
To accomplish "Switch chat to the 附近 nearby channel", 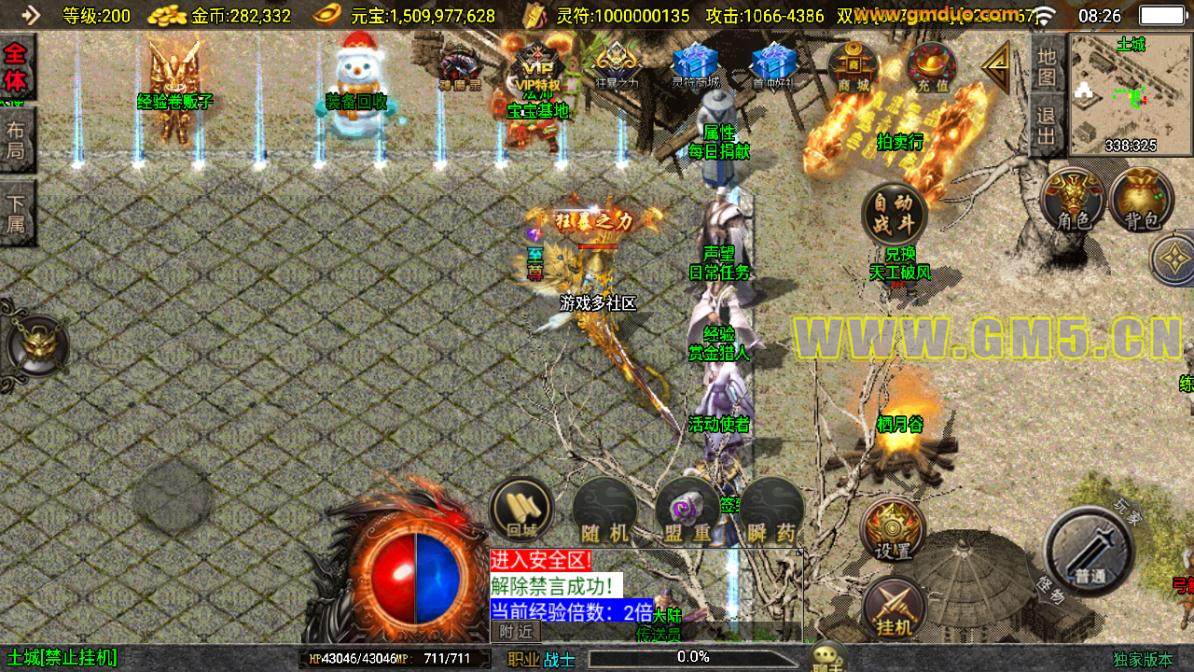I will pyautogui.click(x=516, y=631).
